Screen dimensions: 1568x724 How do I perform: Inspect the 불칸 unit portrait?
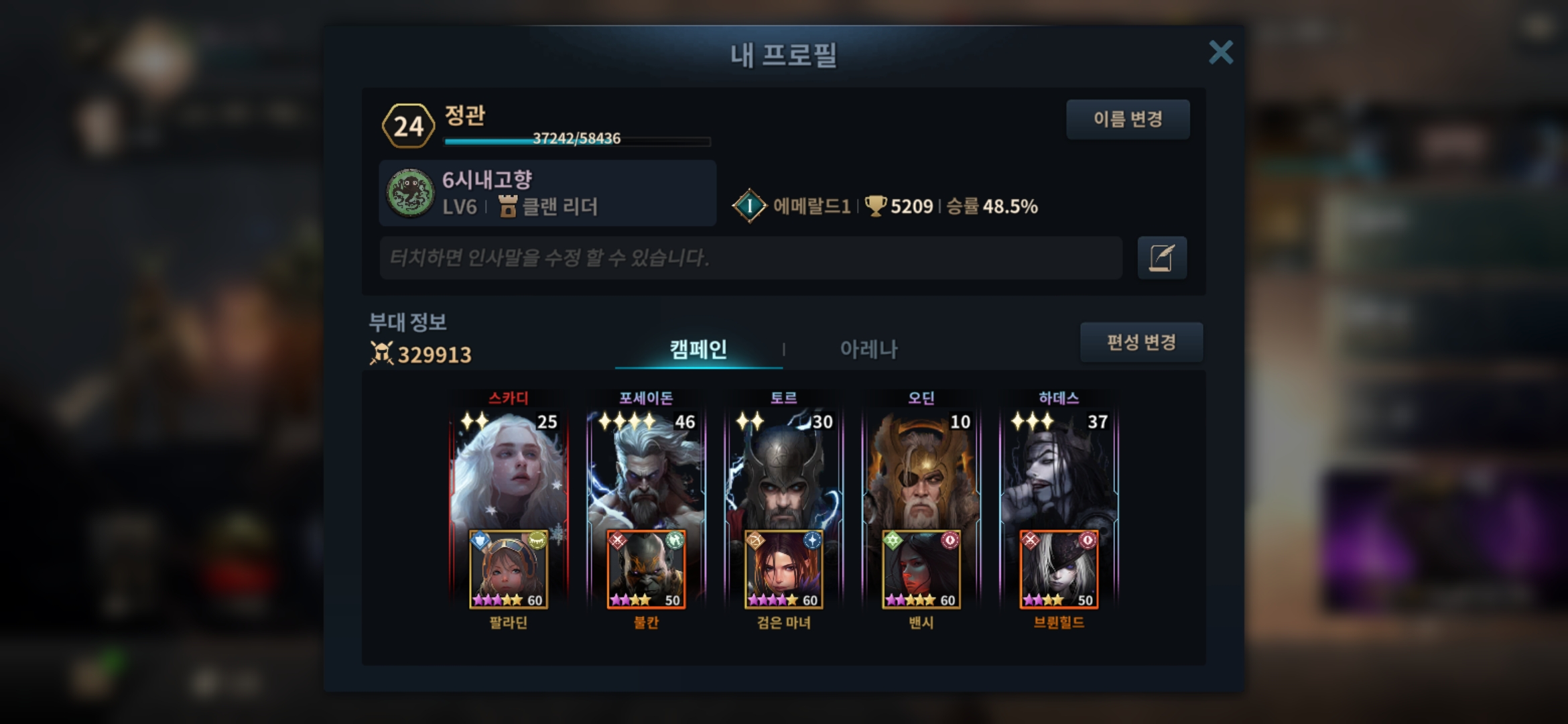[x=646, y=570]
